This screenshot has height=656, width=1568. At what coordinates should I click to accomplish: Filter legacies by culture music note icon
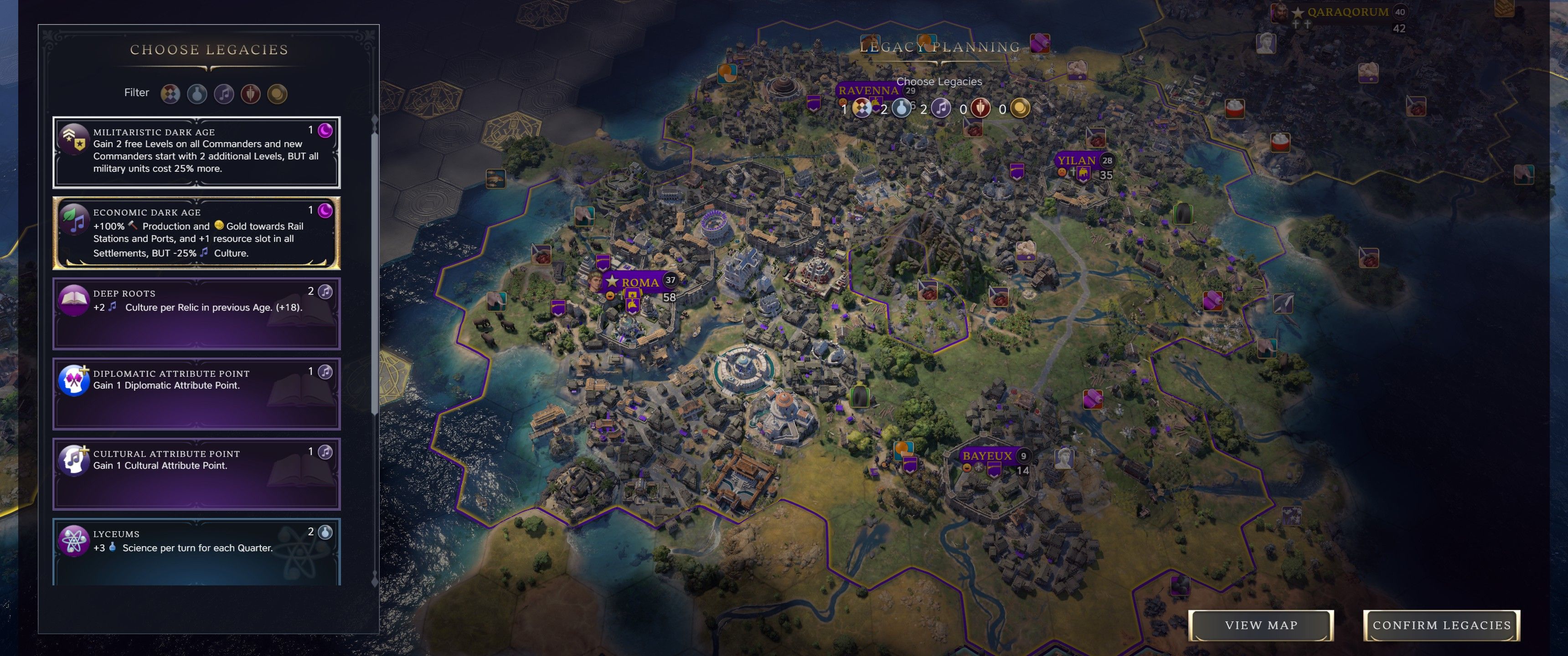pos(224,94)
